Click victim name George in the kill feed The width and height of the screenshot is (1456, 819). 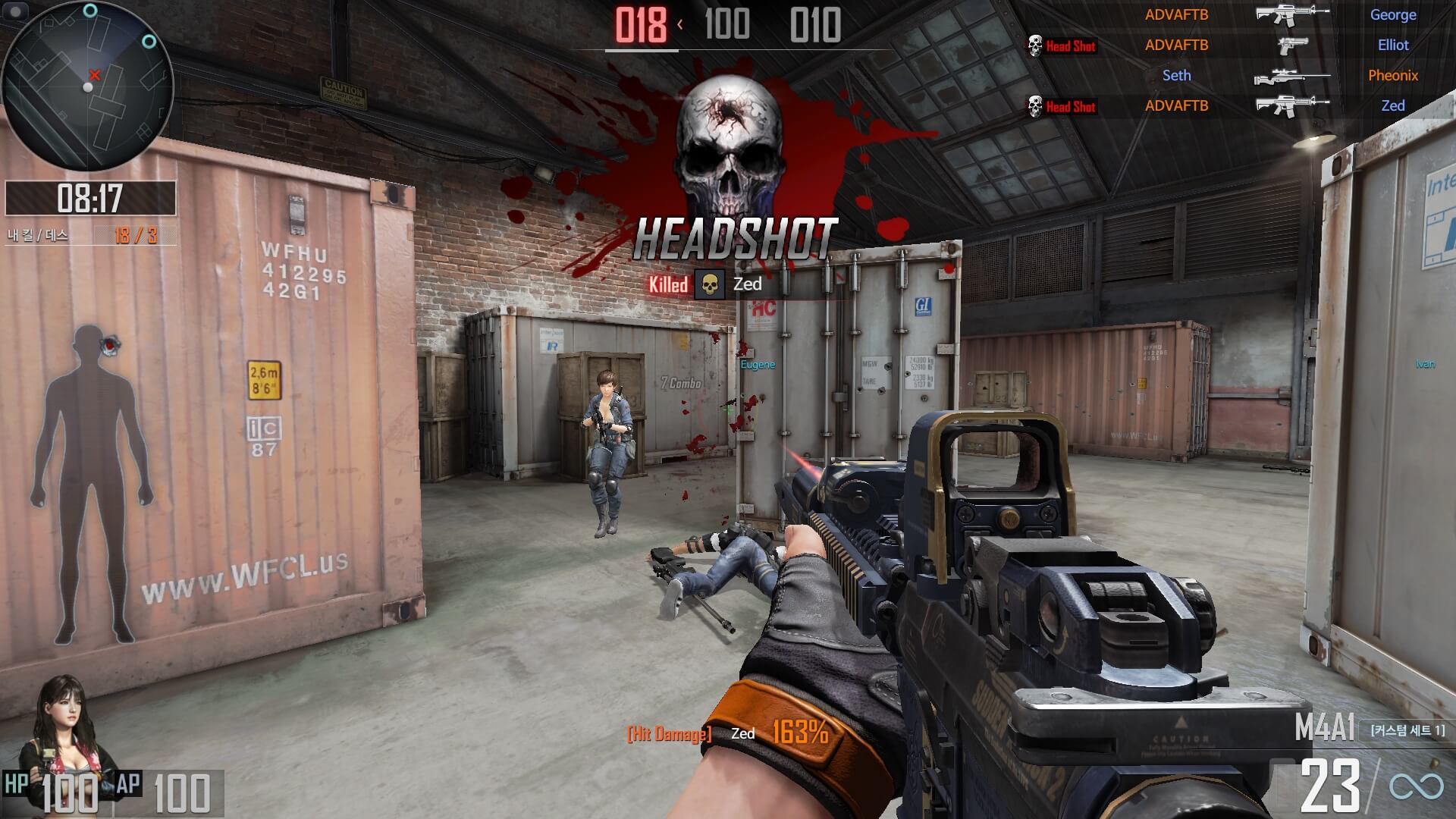[x=1393, y=14]
